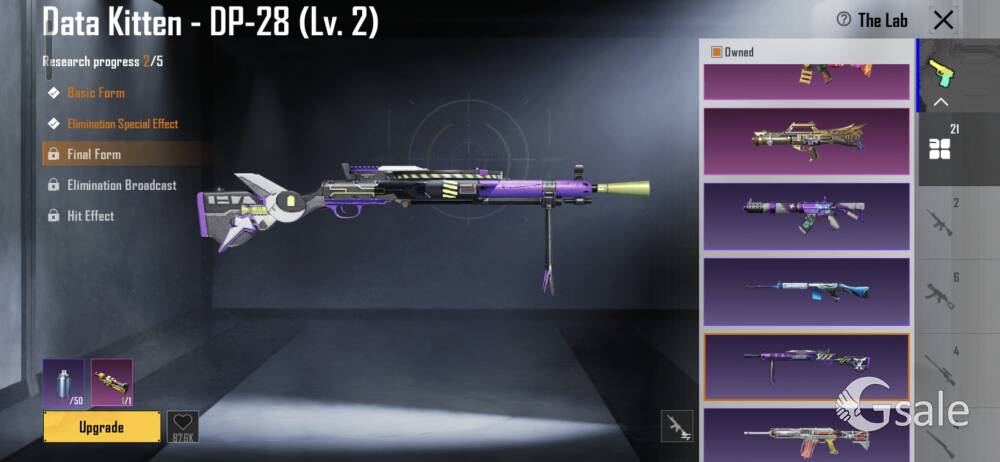Show the Elimination Broadcast stage
The height and width of the screenshot is (462, 1000).
pyautogui.click(x=121, y=185)
